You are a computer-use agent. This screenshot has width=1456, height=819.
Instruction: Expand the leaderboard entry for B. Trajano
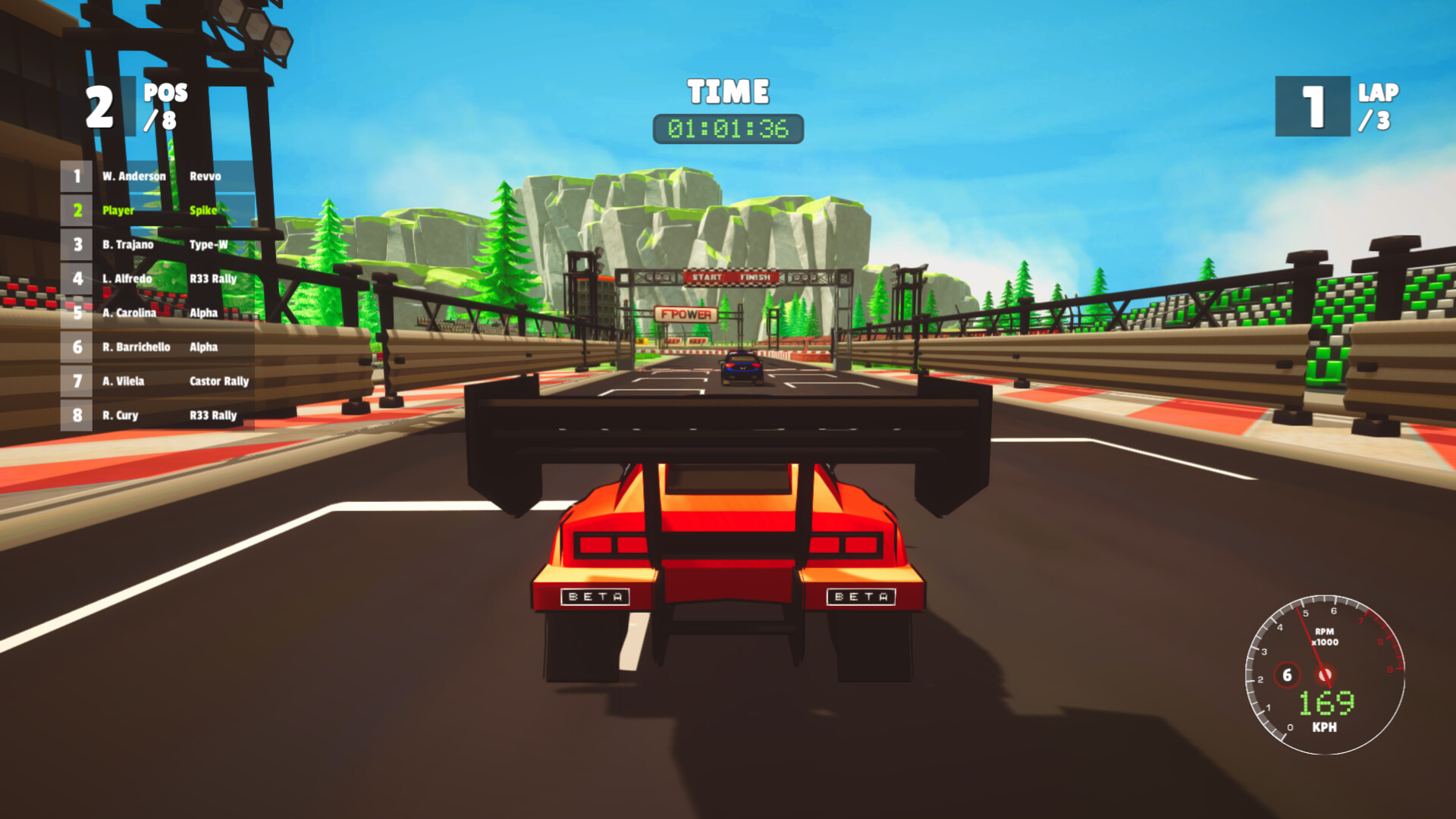[129, 245]
